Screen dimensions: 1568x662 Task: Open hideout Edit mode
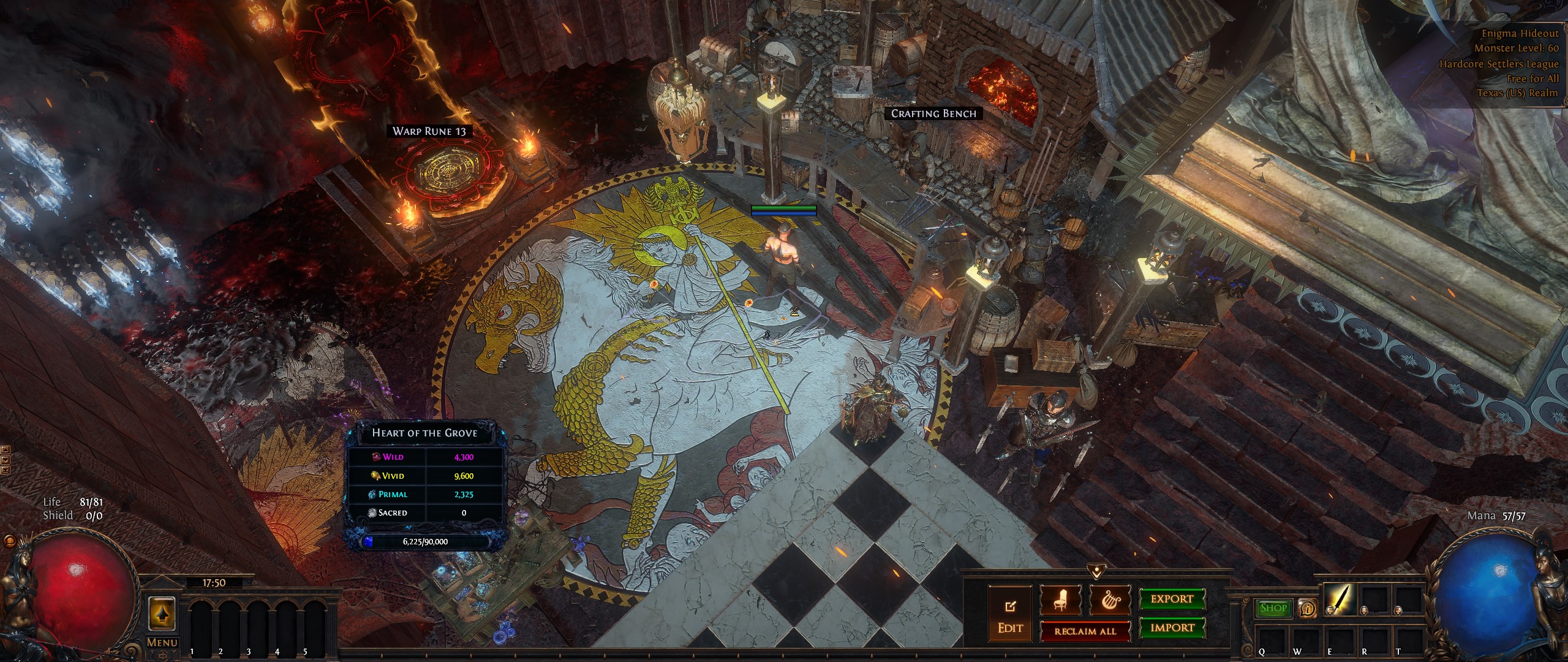[x=1009, y=615]
